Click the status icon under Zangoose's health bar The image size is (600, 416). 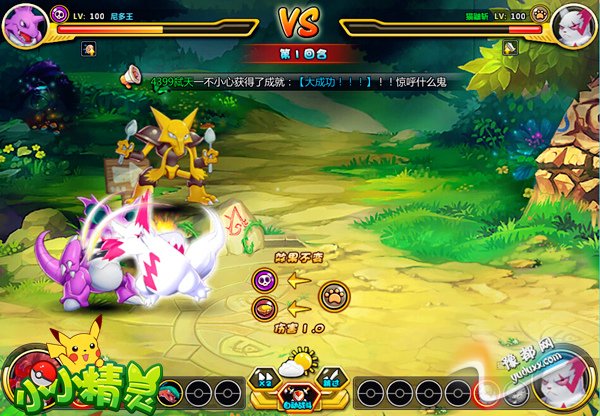(x=510, y=47)
